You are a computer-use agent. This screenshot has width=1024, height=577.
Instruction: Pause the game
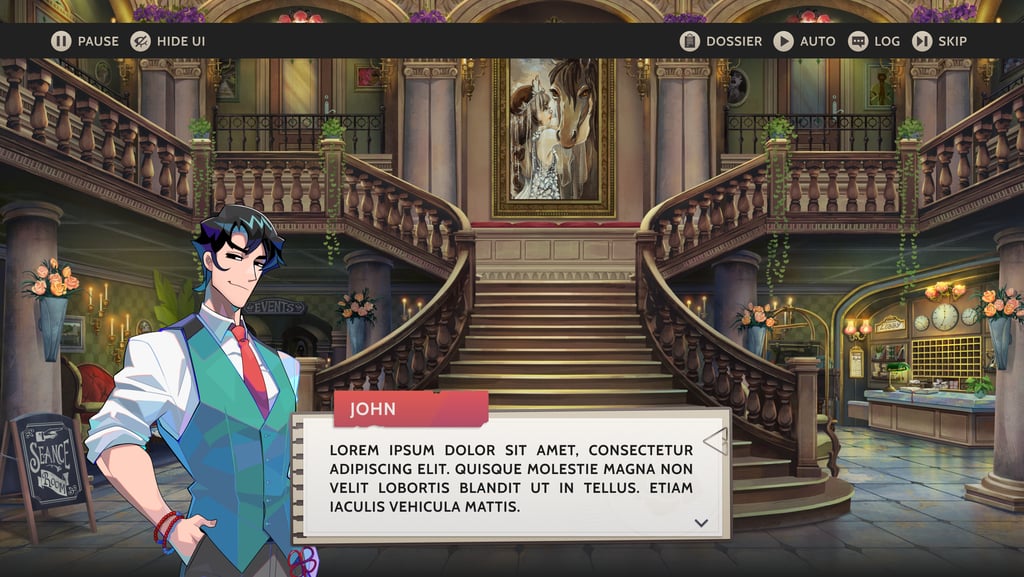tap(84, 41)
